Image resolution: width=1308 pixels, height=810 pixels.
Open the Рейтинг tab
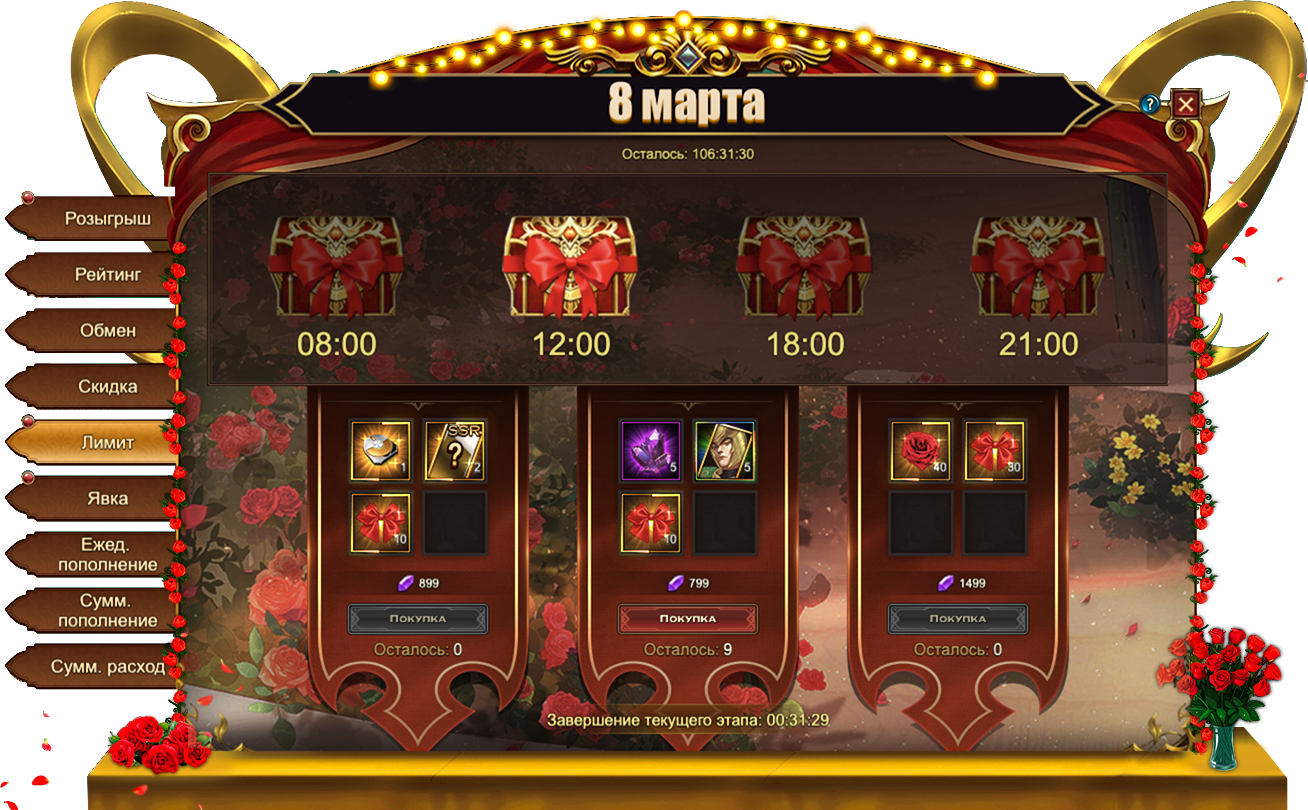[x=107, y=274]
